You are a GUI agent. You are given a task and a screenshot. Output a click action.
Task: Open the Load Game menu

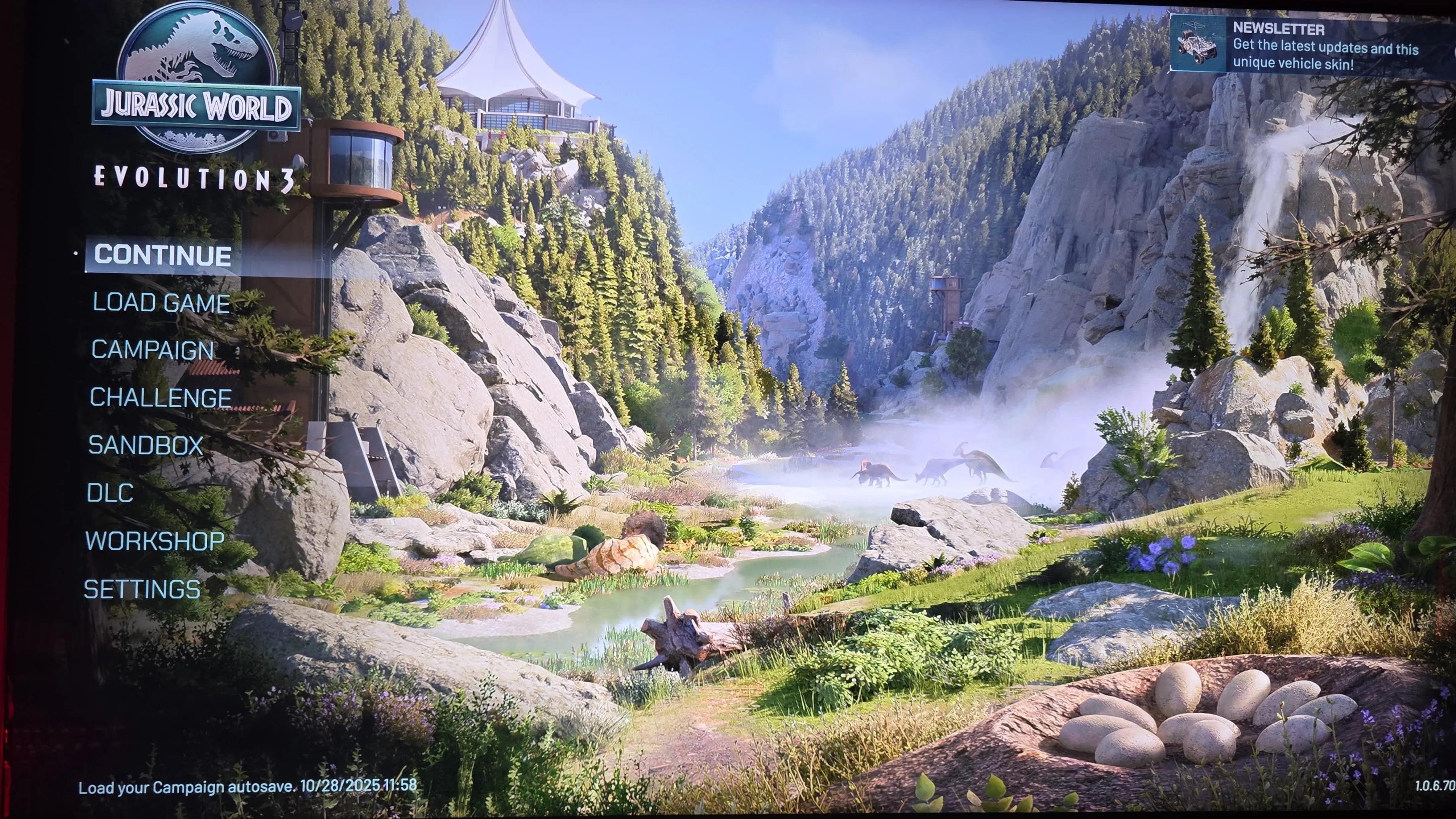(x=161, y=303)
